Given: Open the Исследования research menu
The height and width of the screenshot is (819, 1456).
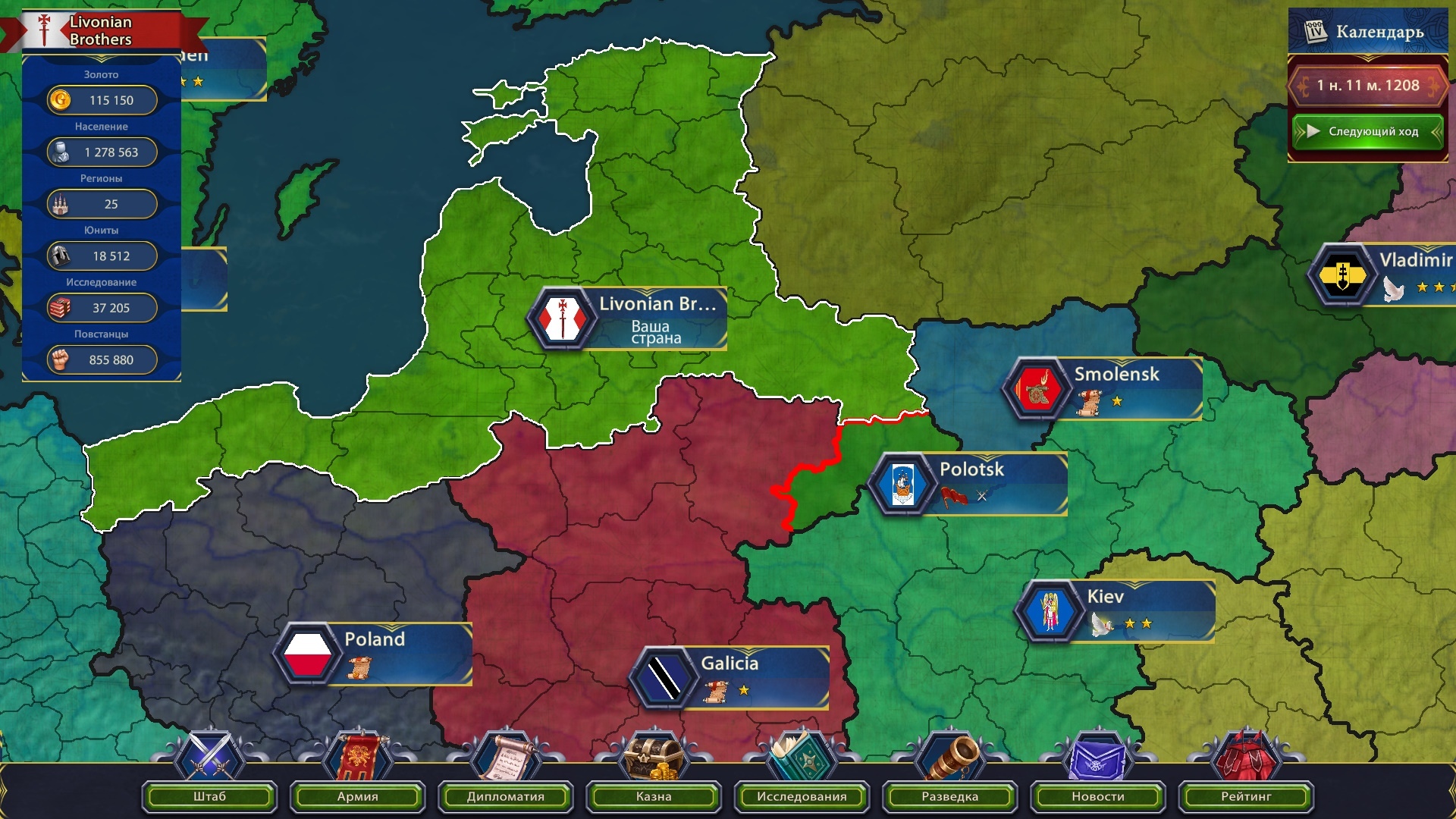Looking at the screenshot, I should [x=802, y=795].
